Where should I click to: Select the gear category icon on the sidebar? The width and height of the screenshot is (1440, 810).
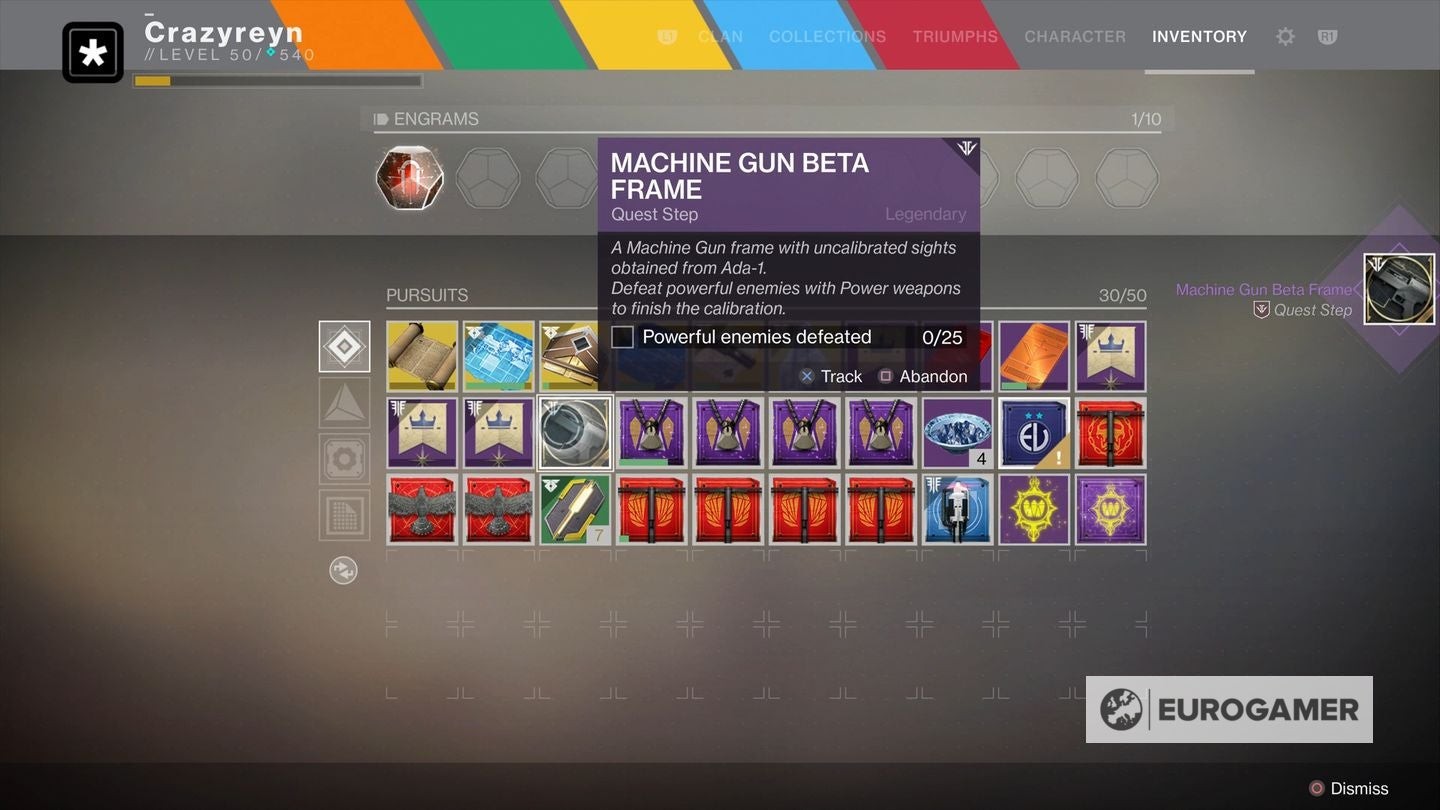tap(344, 458)
